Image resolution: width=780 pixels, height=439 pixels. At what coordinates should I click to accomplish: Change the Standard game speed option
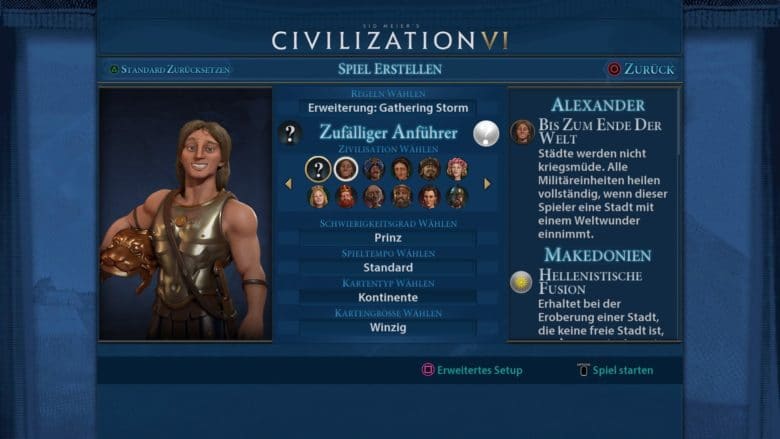388,268
